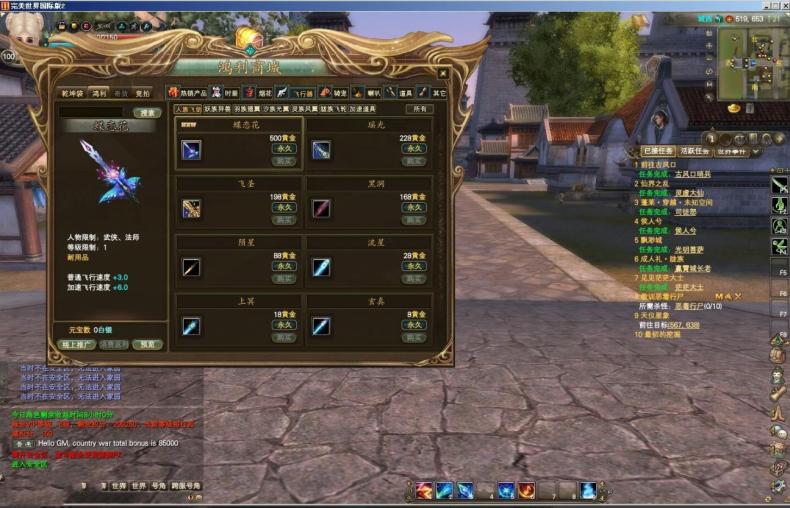Select the 瑶光 item icon
Viewport: 790px width, 508px height.
pos(321,149)
